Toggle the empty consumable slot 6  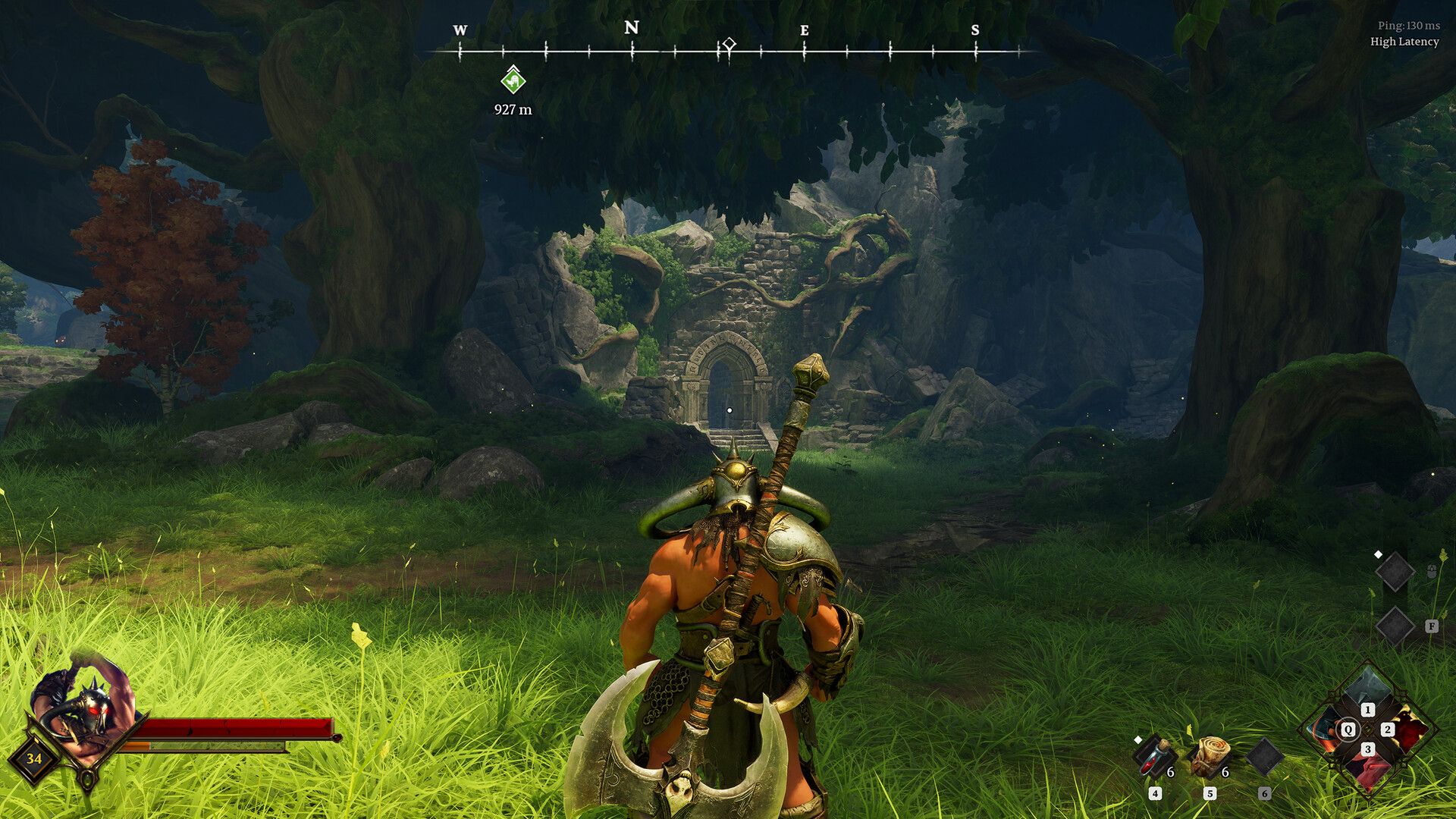(1265, 755)
